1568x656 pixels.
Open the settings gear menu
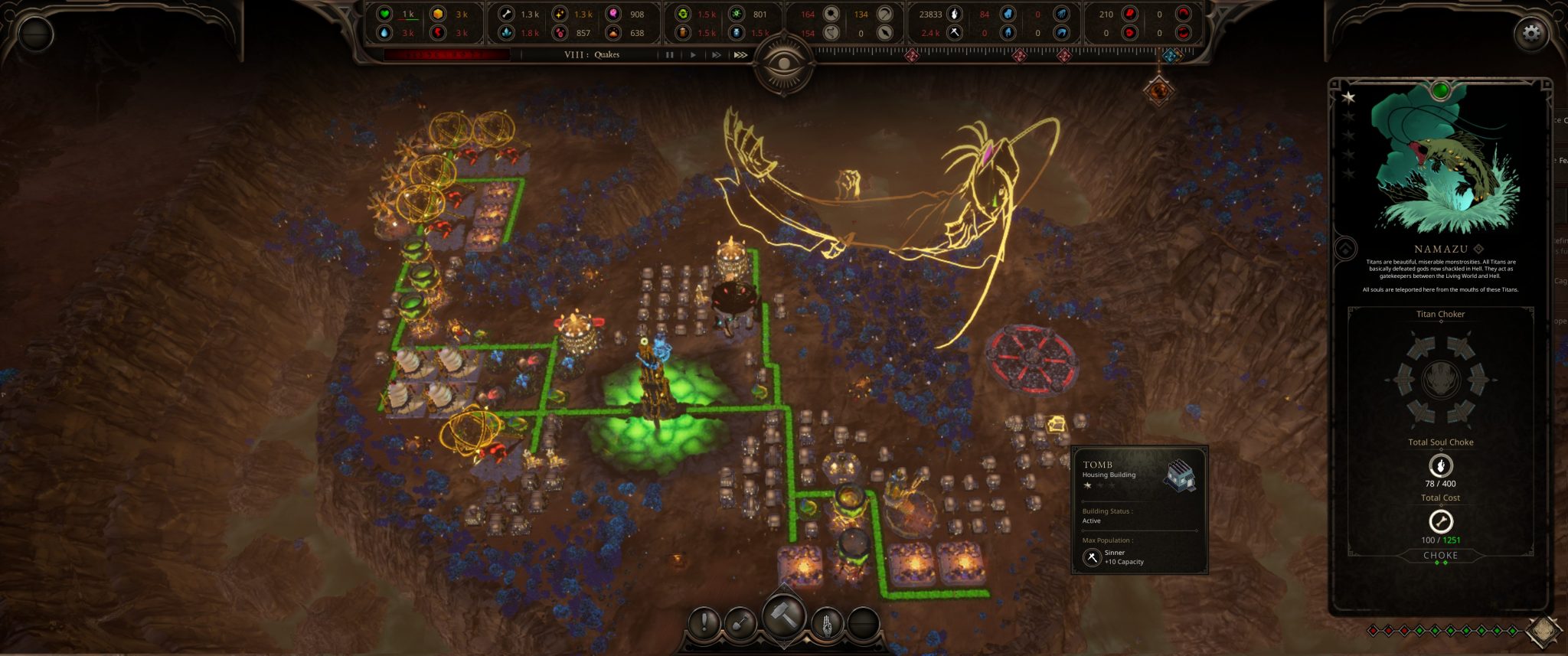click(x=1530, y=33)
